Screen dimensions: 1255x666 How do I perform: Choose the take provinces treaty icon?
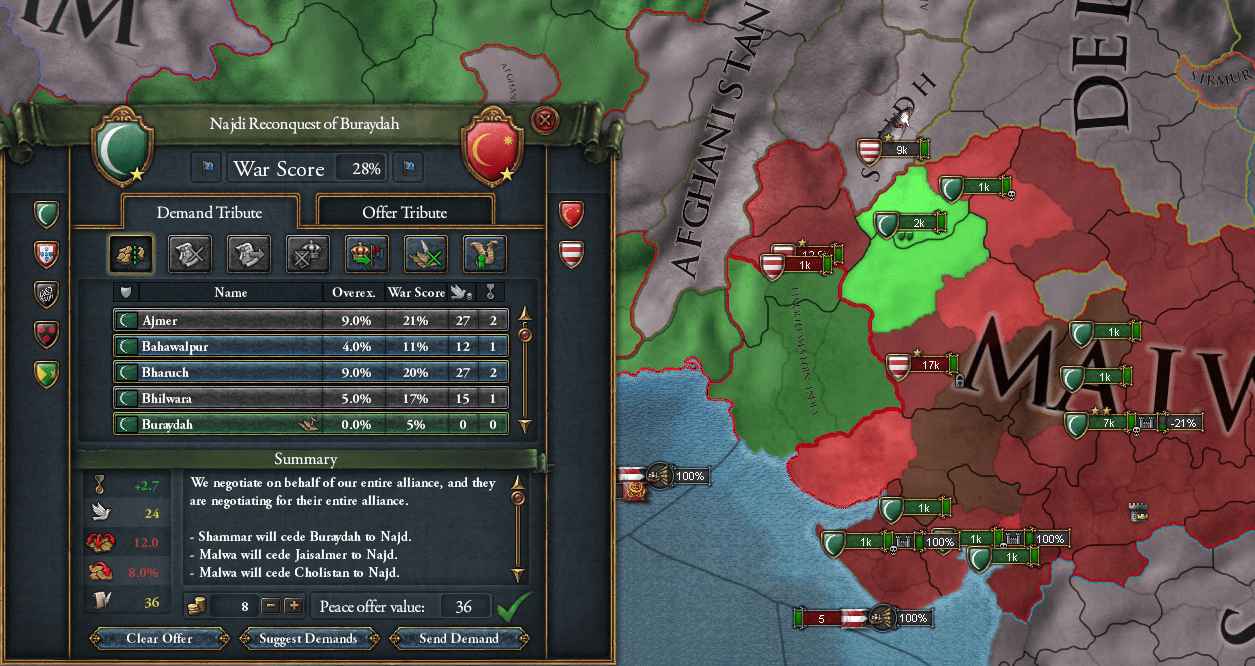[x=131, y=254]
